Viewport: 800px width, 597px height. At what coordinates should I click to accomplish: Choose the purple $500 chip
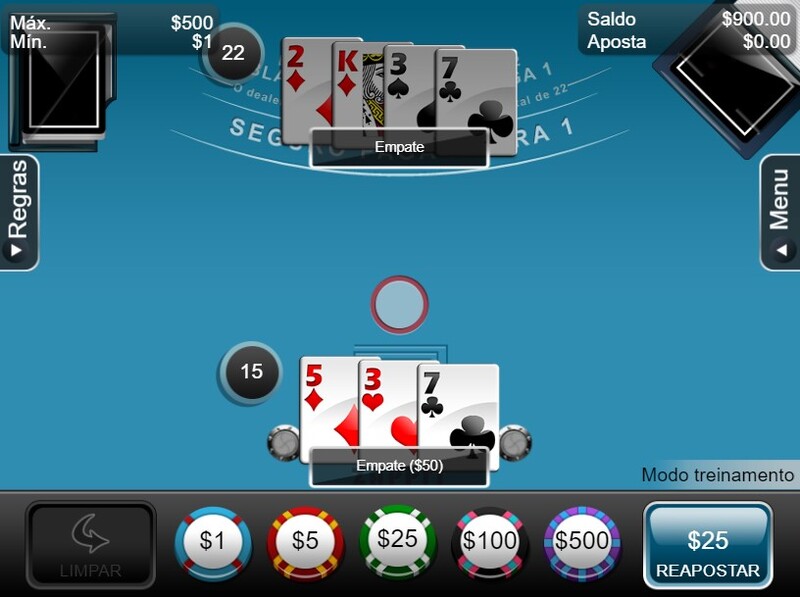pos(583,542)
